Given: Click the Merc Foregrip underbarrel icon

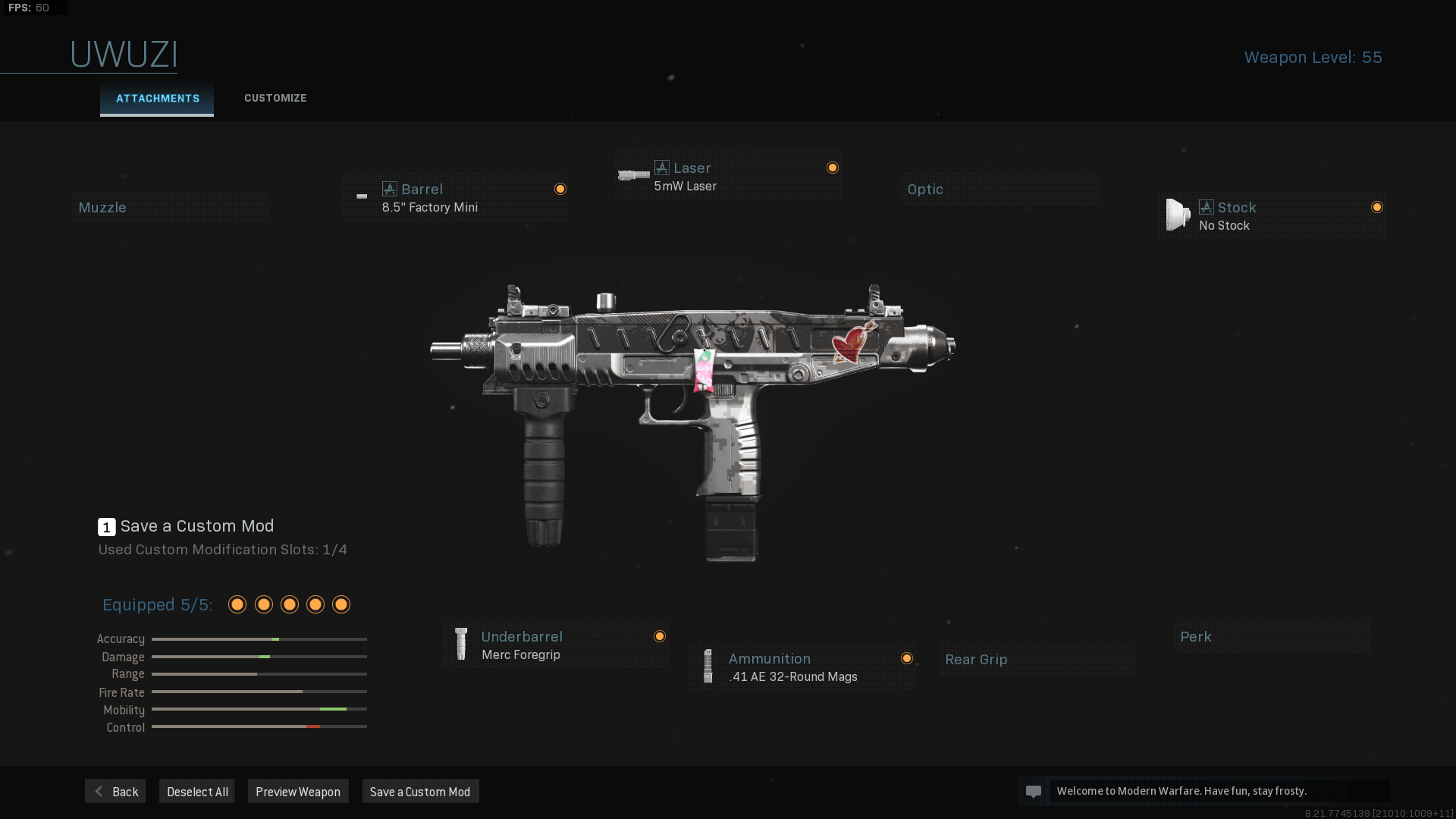Looking at the screenshot, I should pyautogui.click(x=460, y=644).
